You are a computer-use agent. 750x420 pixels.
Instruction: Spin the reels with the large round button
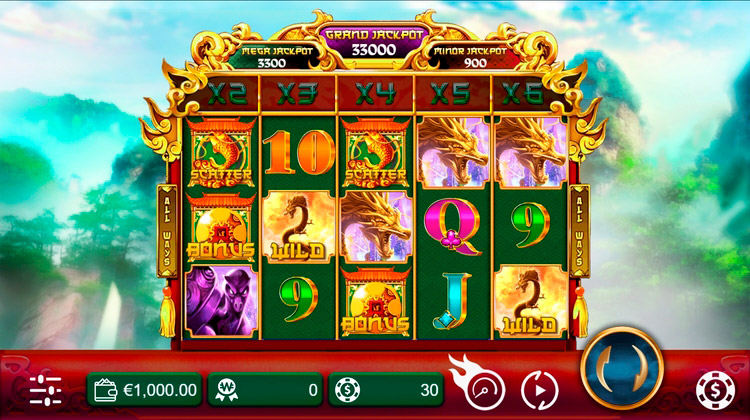[x=621, y=361]
